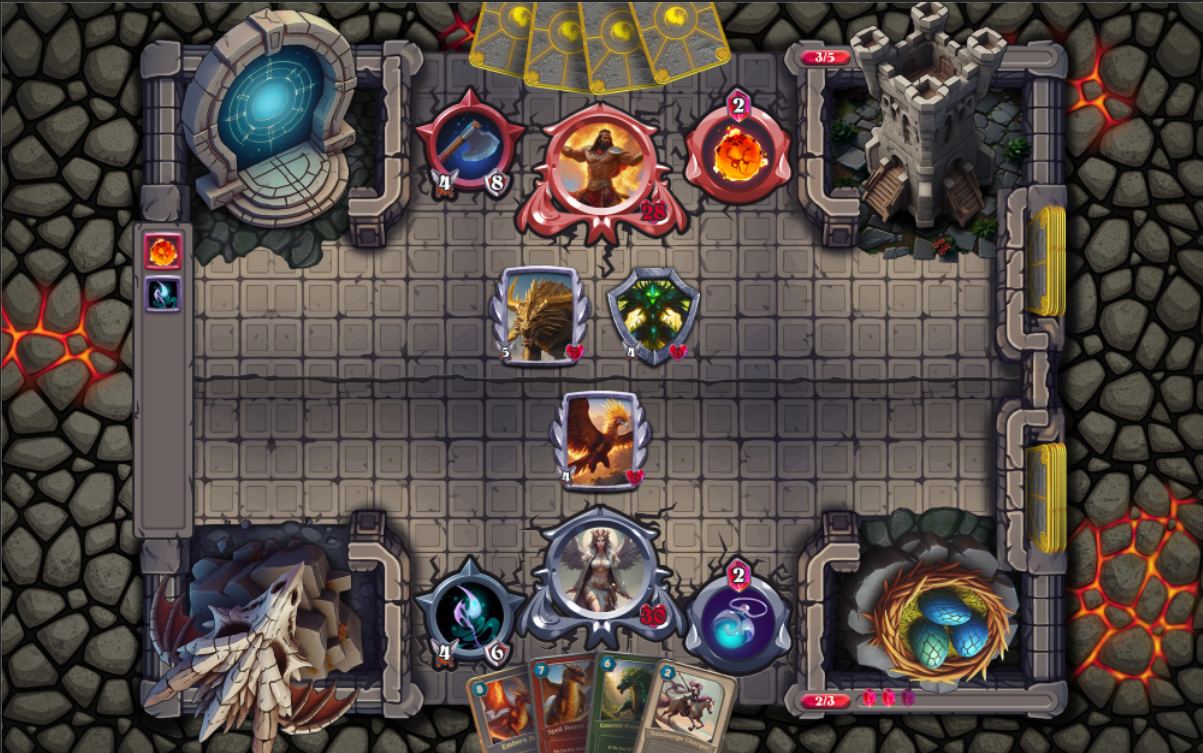Open the fireball entry in history log

[x=162, y=252]
